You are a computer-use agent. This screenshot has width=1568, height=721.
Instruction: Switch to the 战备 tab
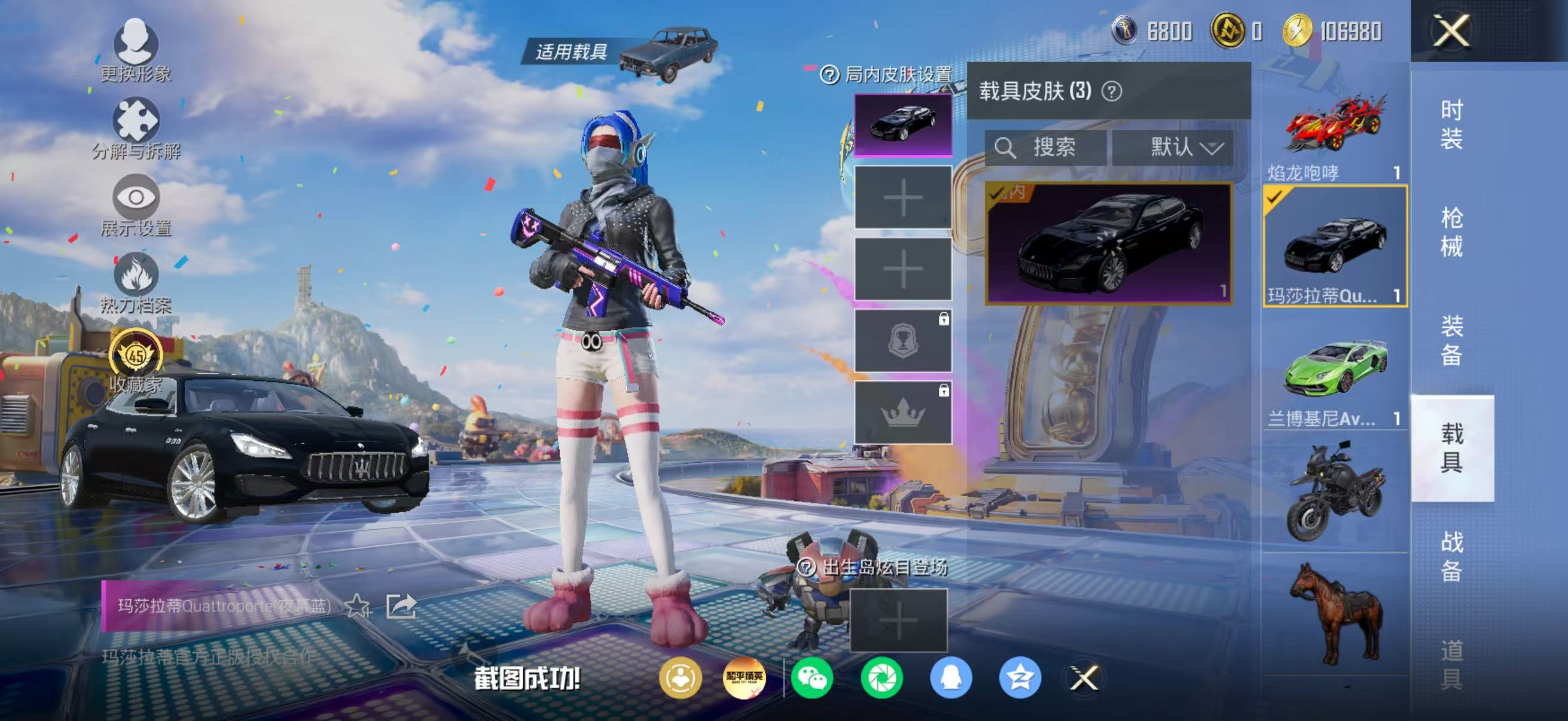pos(1451,556)
